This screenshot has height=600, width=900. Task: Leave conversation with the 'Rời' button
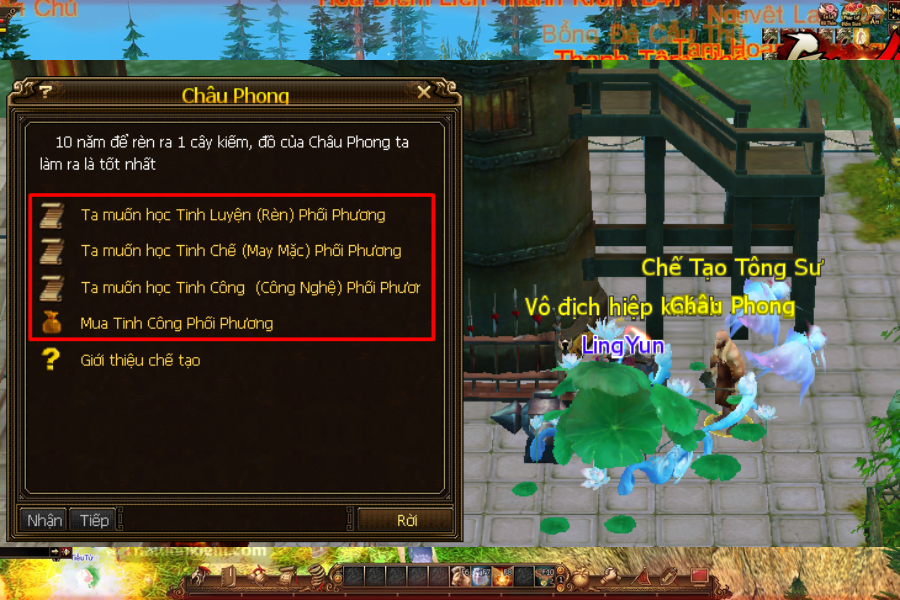pos(406,520)
